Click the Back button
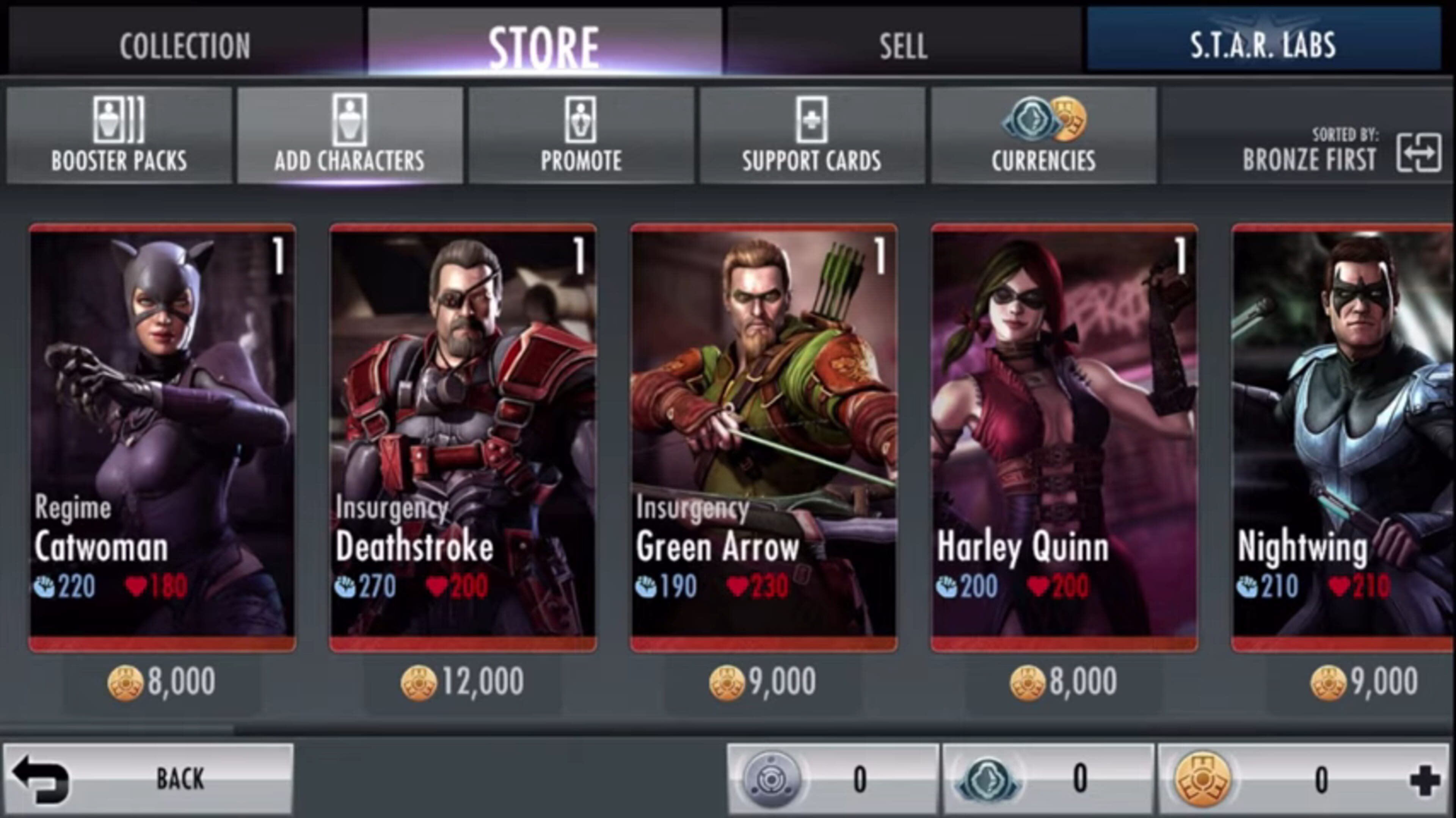The width and height of the screenshot is (1456, 818). coord(148,779)
